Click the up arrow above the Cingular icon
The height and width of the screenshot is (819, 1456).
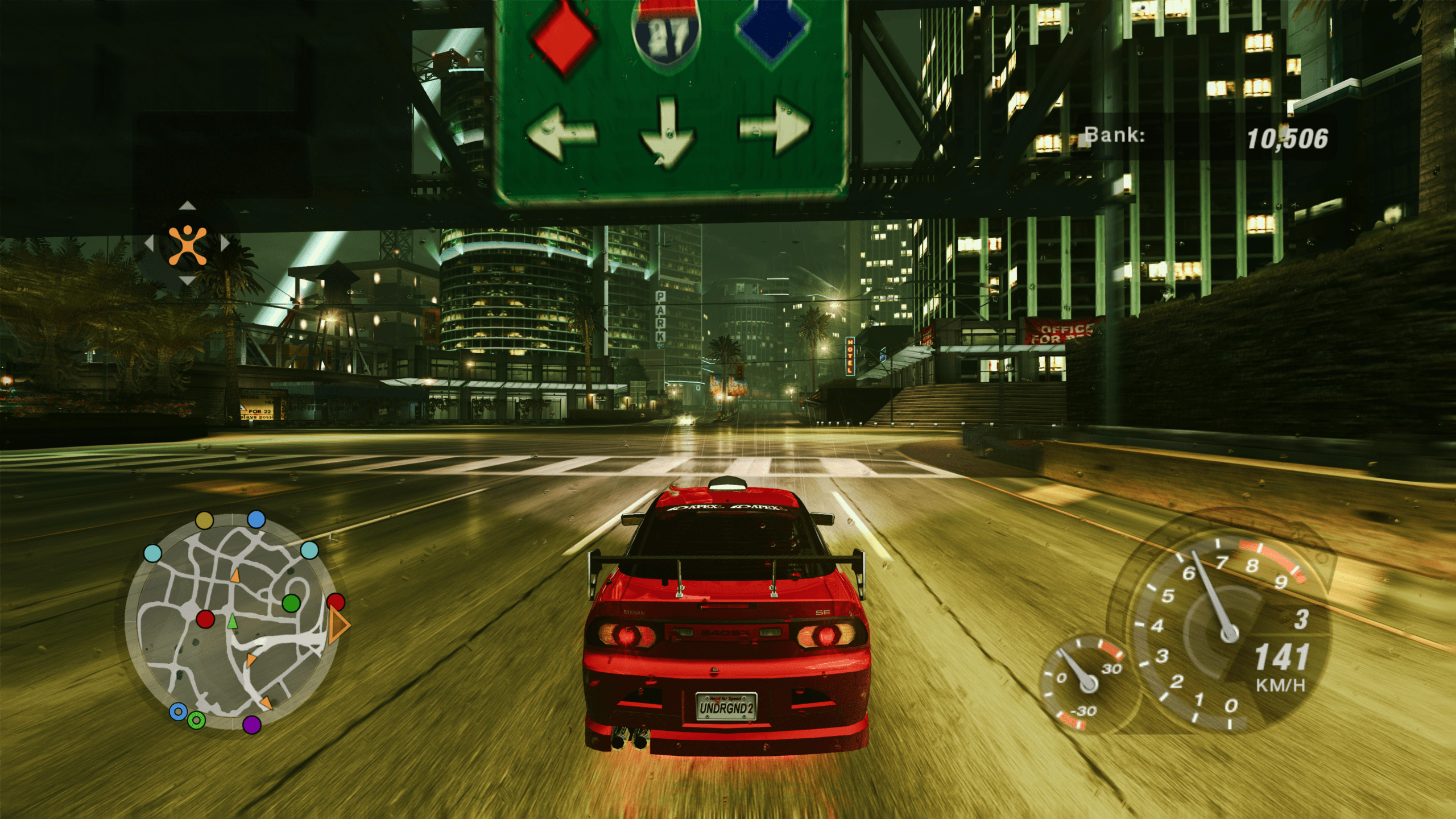coord(187,206)
